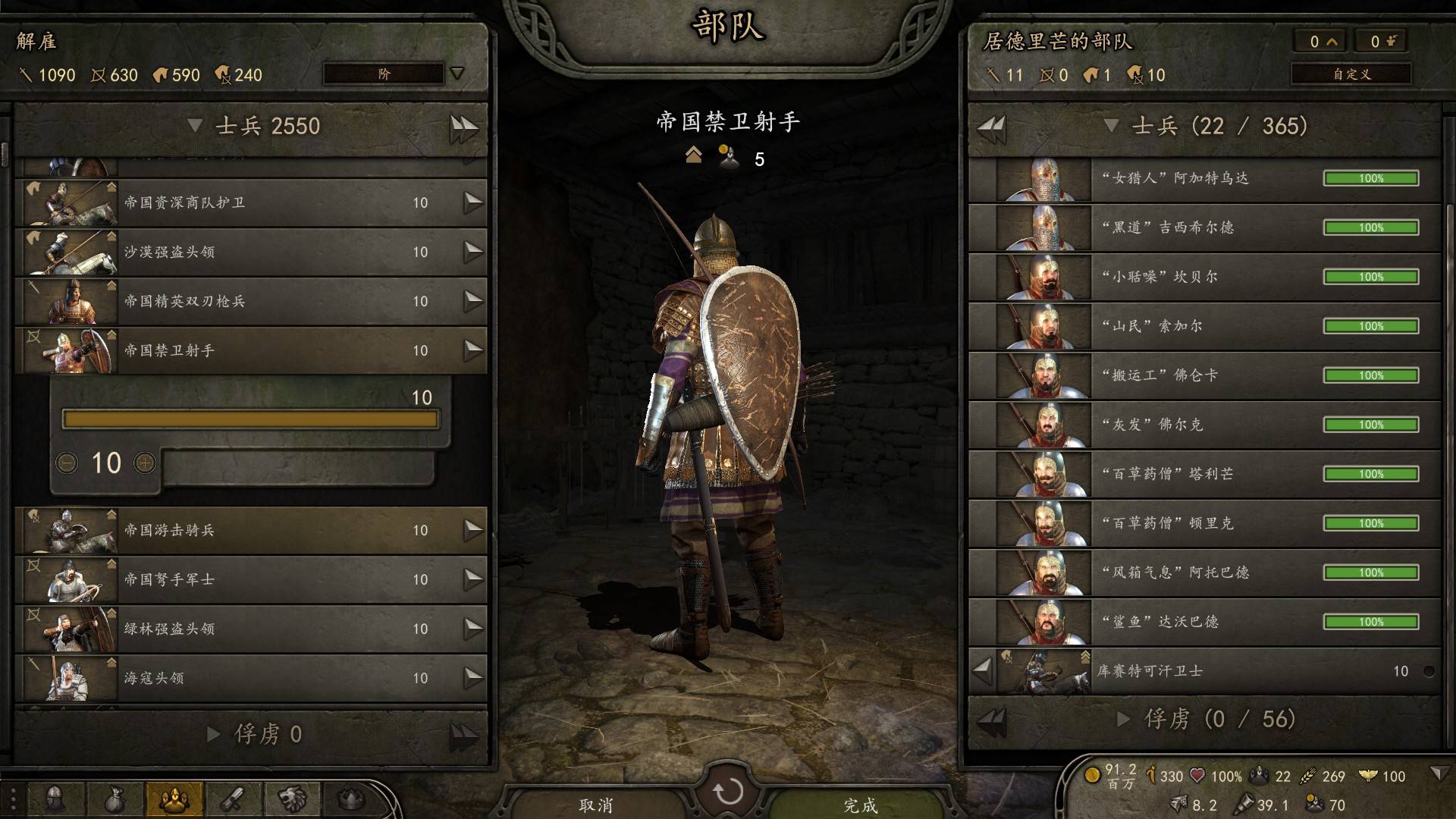Image resolution: width=1456 pixels, height=819 pixels.
Task: Transfer 沙漠强盗头领 with its arrow button
Action: point(473,252)
